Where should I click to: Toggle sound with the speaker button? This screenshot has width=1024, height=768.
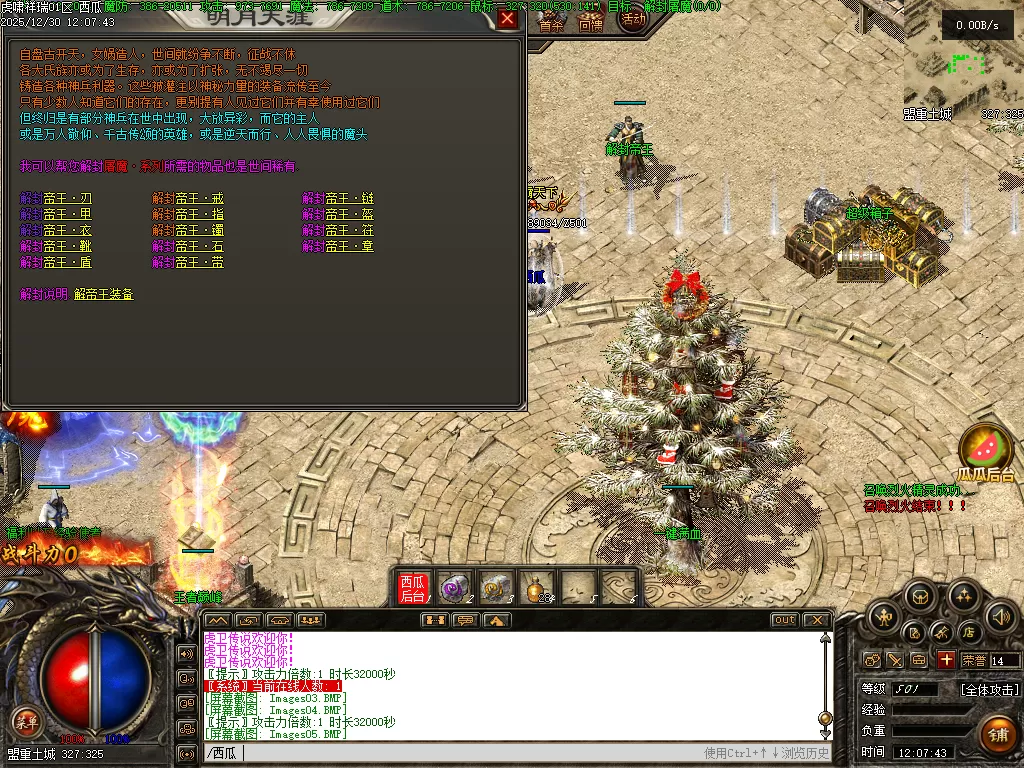pos(1000,617)
